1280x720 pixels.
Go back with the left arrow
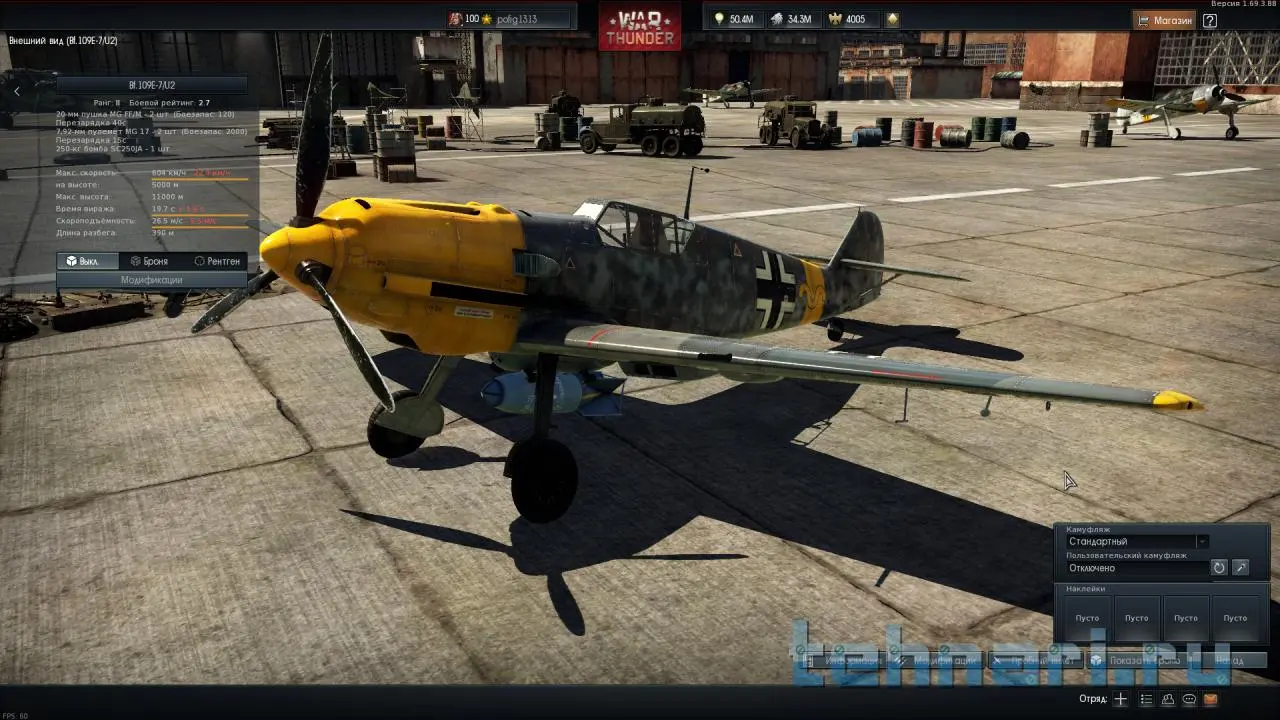click(17, 92)
